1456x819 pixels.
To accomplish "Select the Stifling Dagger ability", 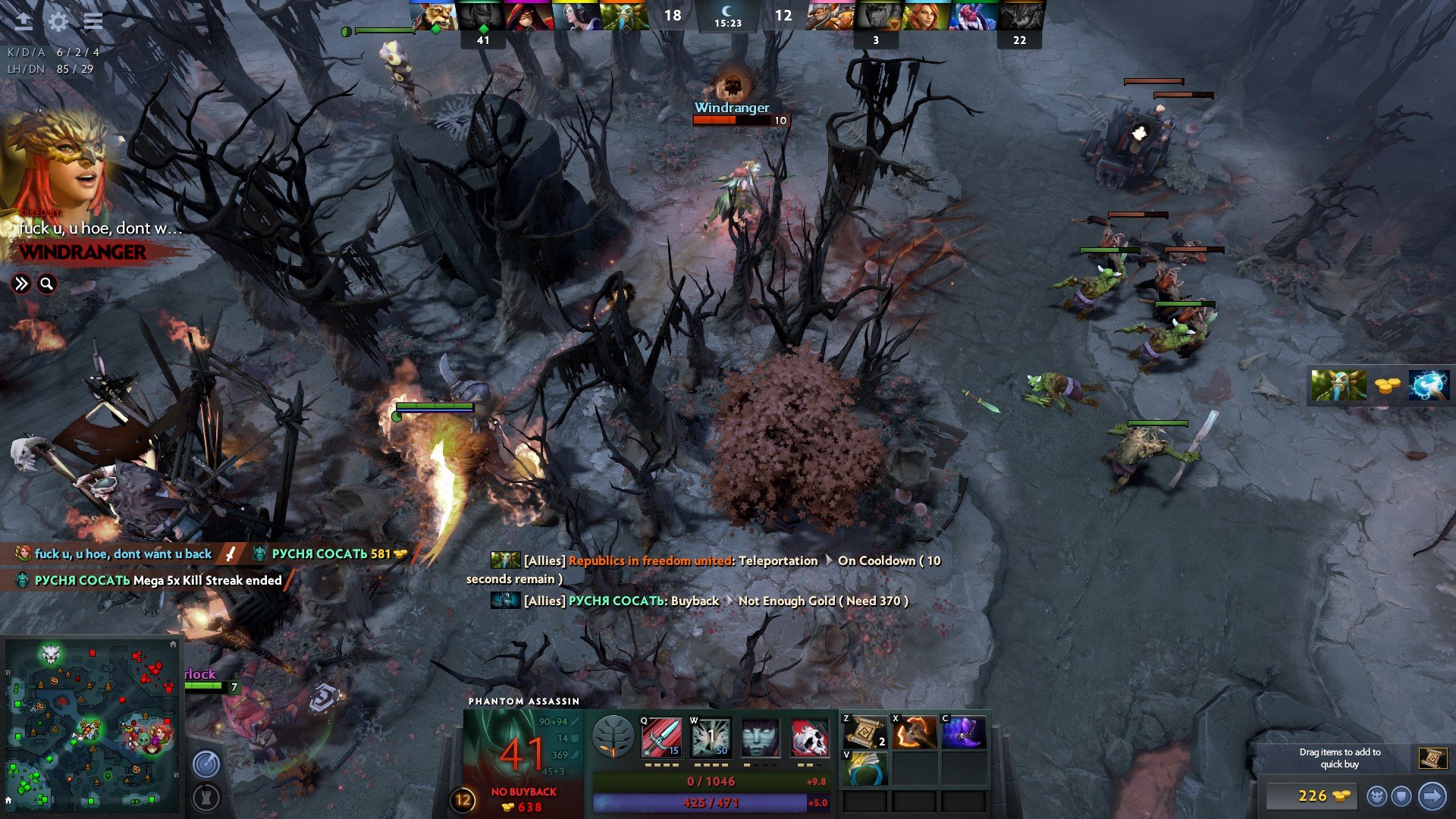I will tap(661, 737).
